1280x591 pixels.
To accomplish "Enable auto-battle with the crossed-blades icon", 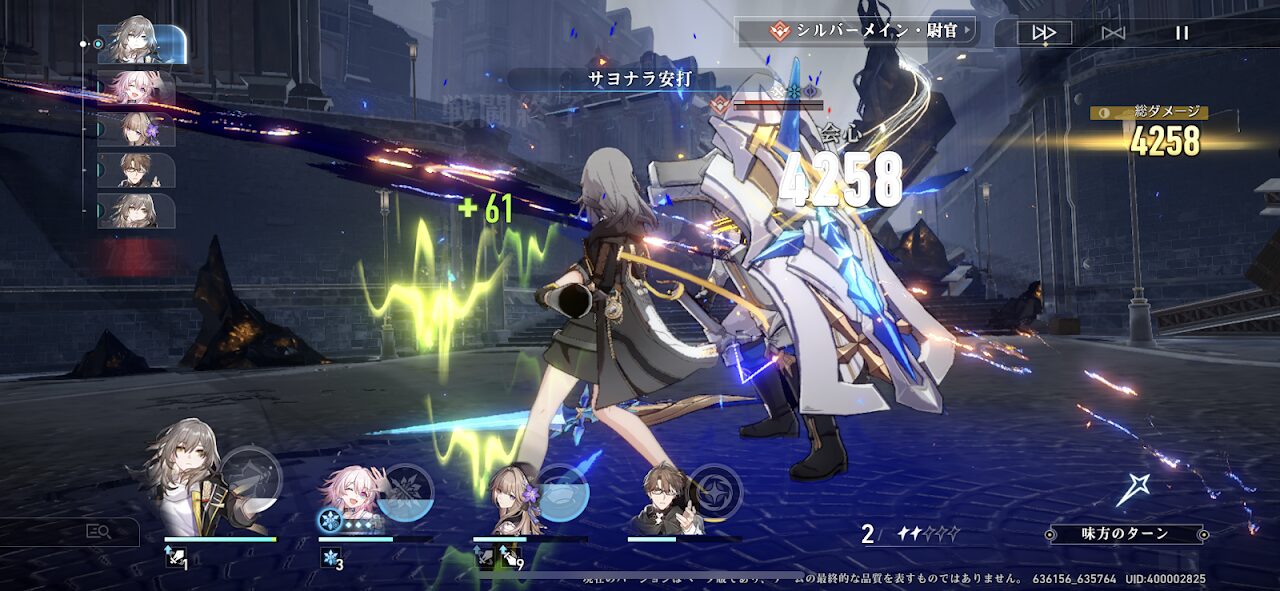I will (x=1113, y=32).
